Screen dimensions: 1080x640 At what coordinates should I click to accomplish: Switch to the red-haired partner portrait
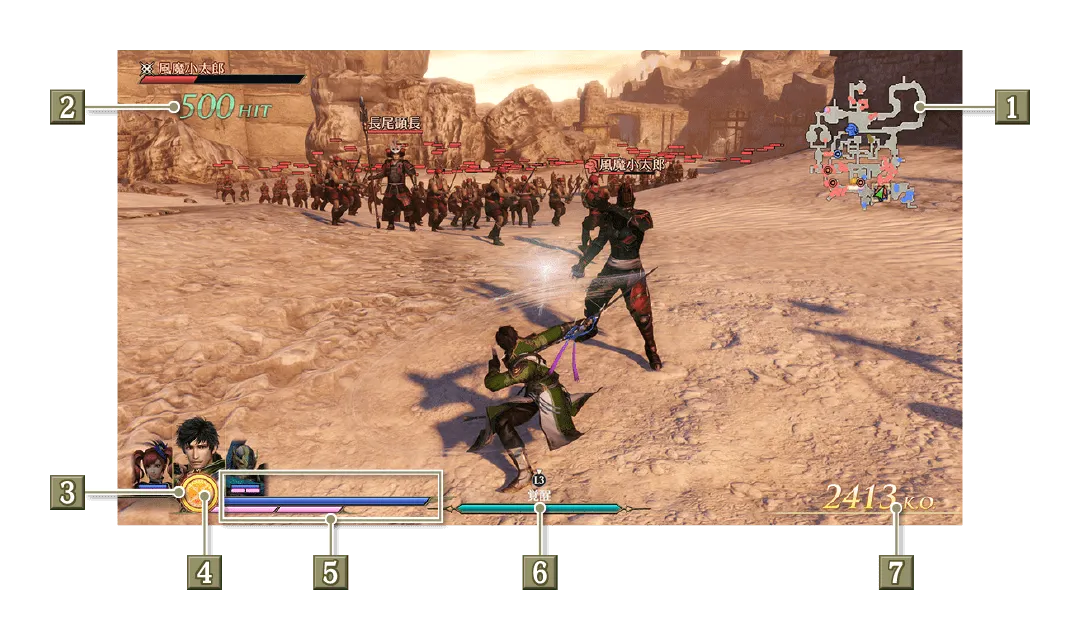coord(153,468)
